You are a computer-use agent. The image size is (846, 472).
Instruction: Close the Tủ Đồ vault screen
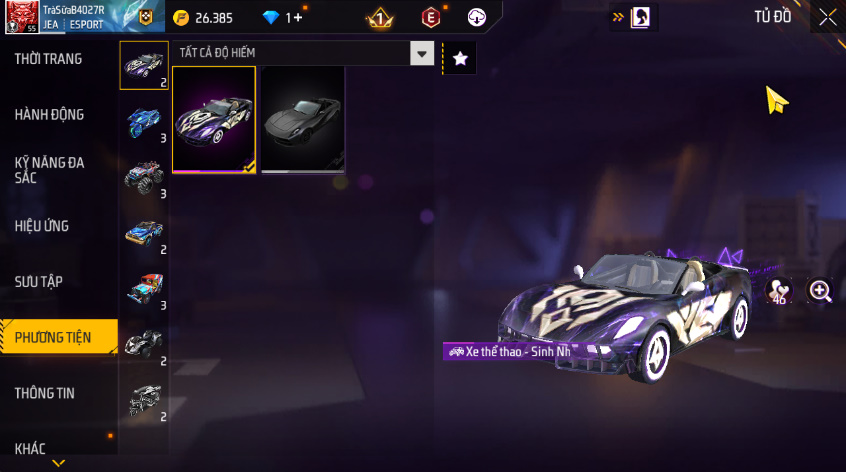click(828, 16)
